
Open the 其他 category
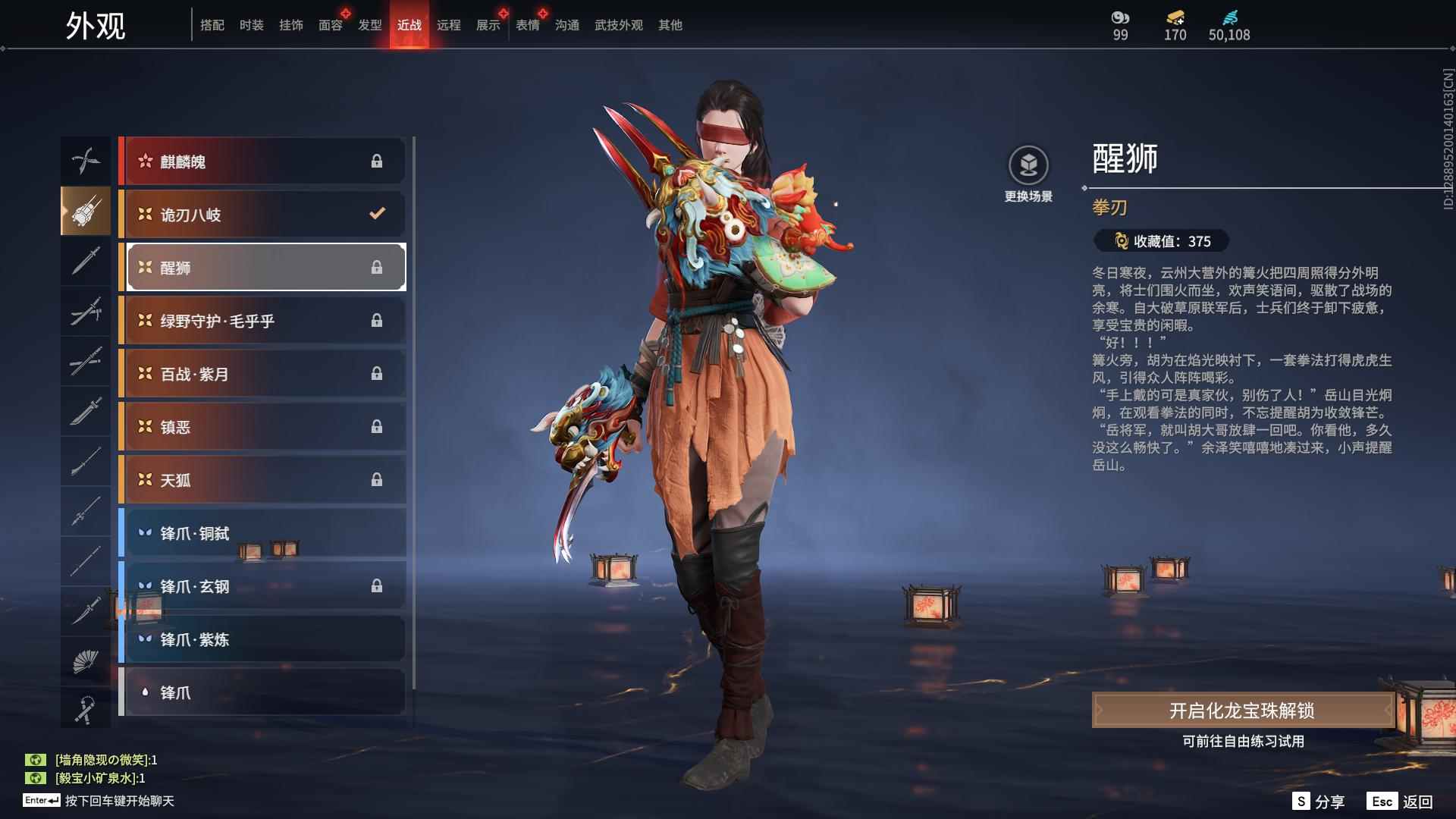pyautogui.click(x=670, y=24)
